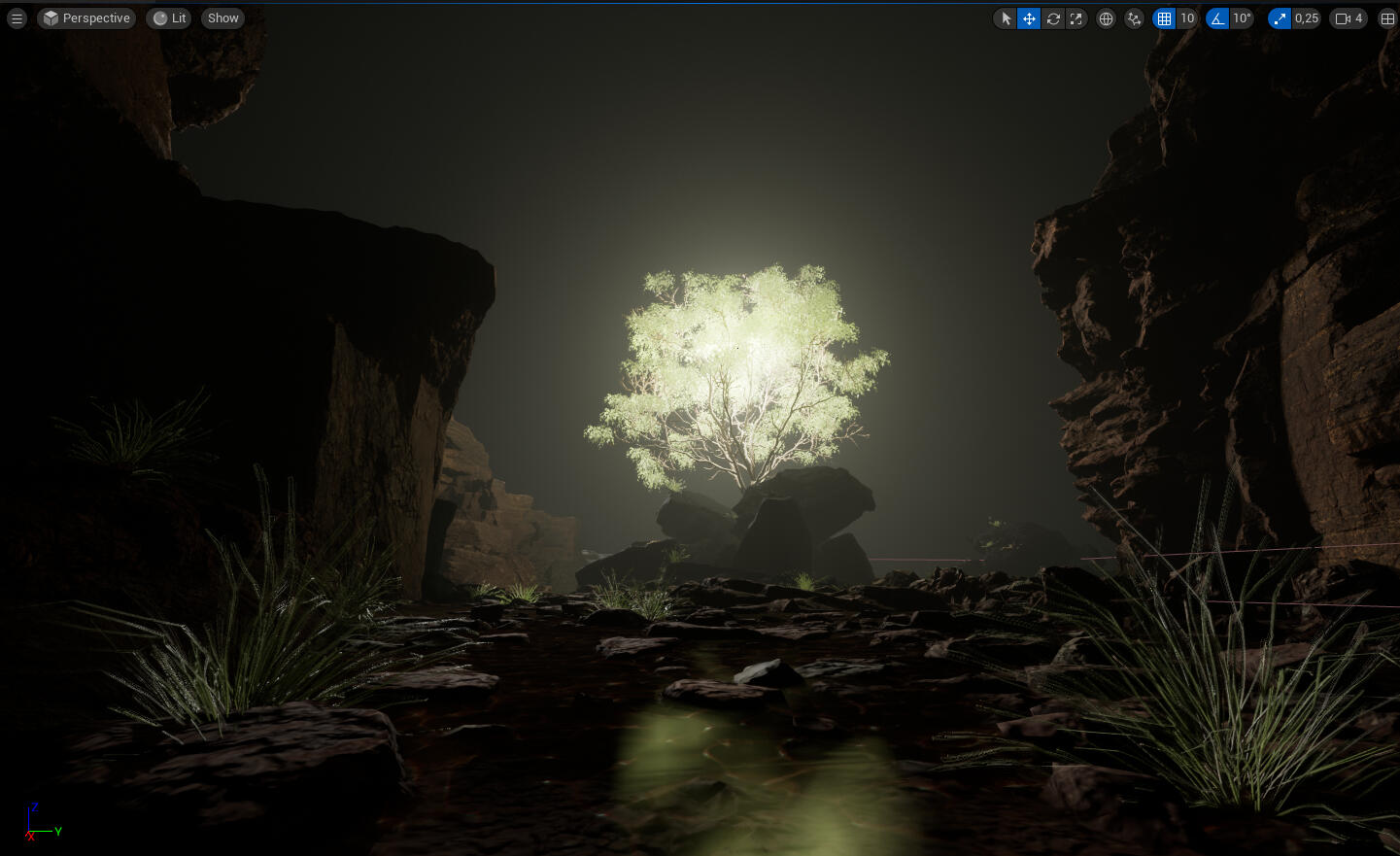Enable or disable grid snapping
Viewport: 1400px width, 856px height.
1164,18
